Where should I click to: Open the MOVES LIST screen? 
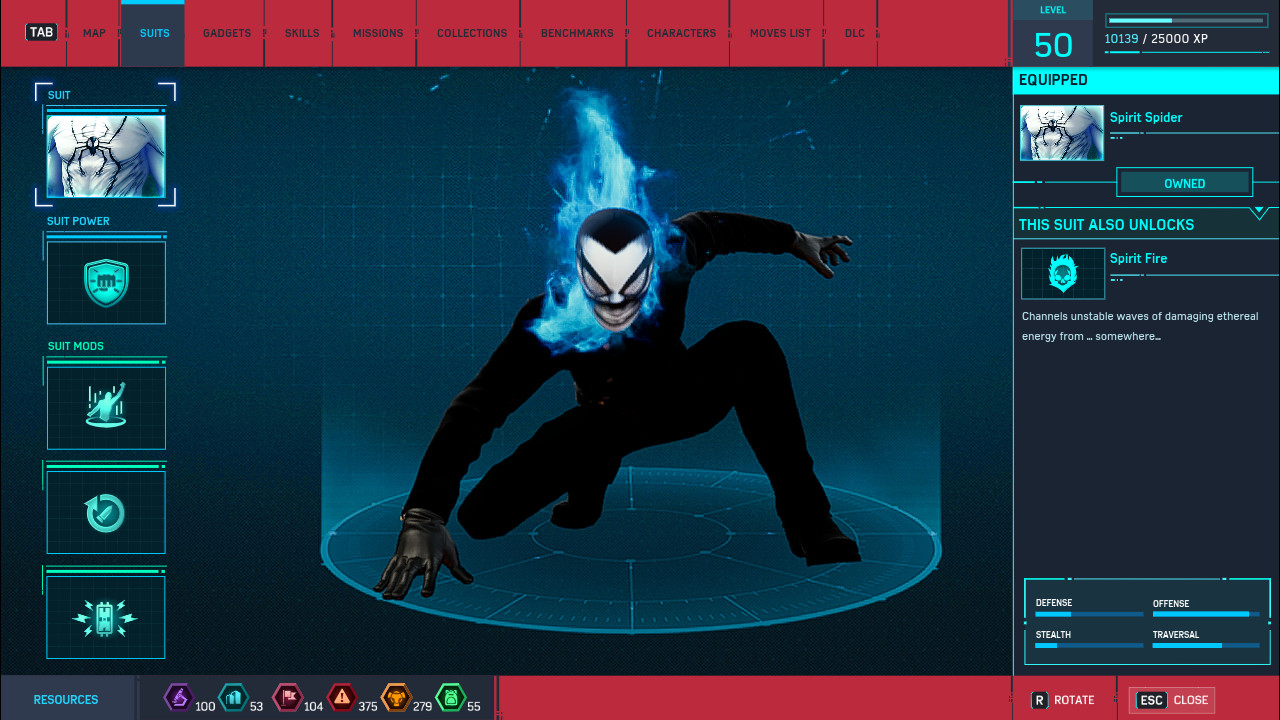click(781, 33)
